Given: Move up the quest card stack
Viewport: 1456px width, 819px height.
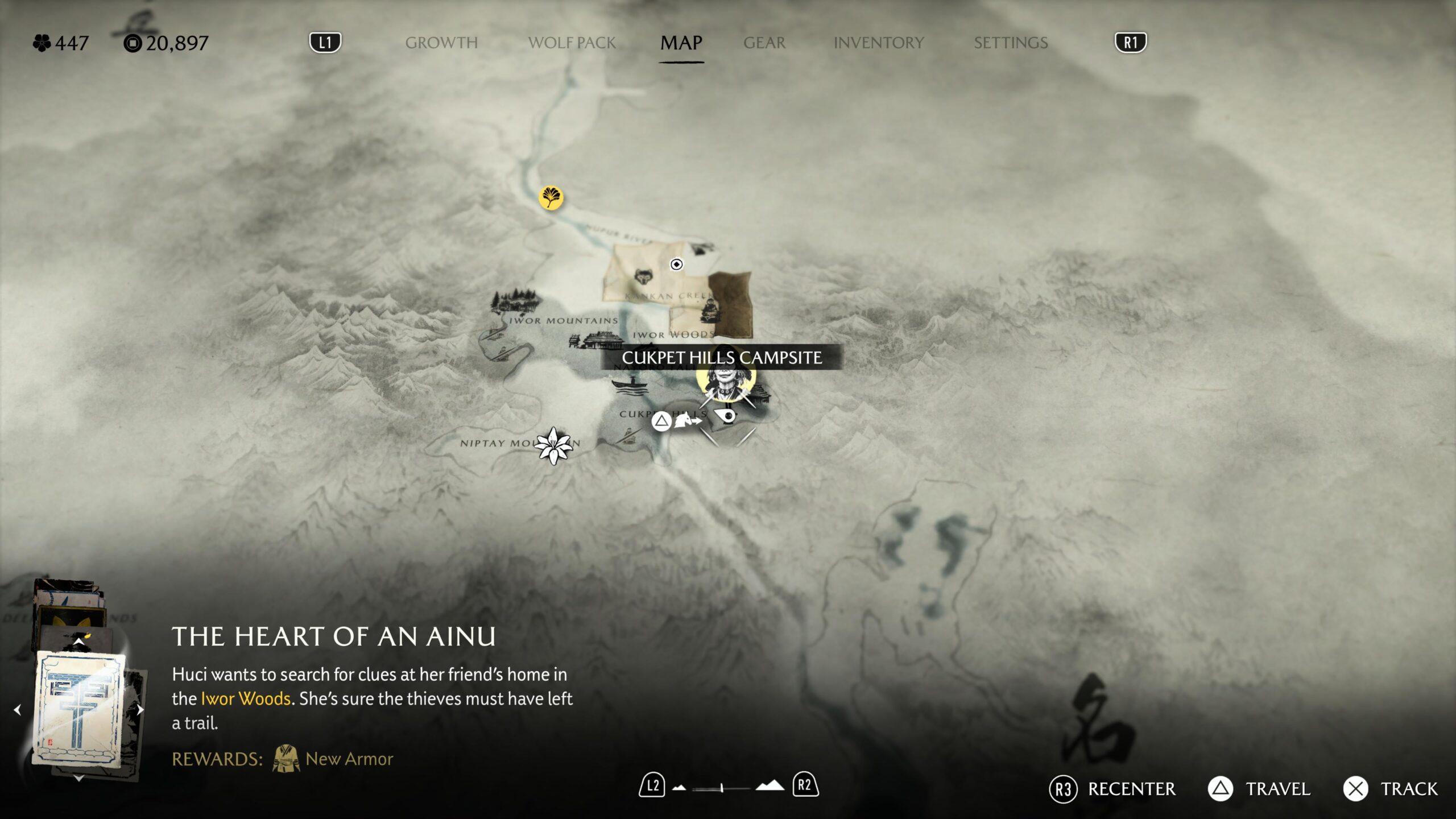Looking at the screenshot, I should tap(78, 642).
